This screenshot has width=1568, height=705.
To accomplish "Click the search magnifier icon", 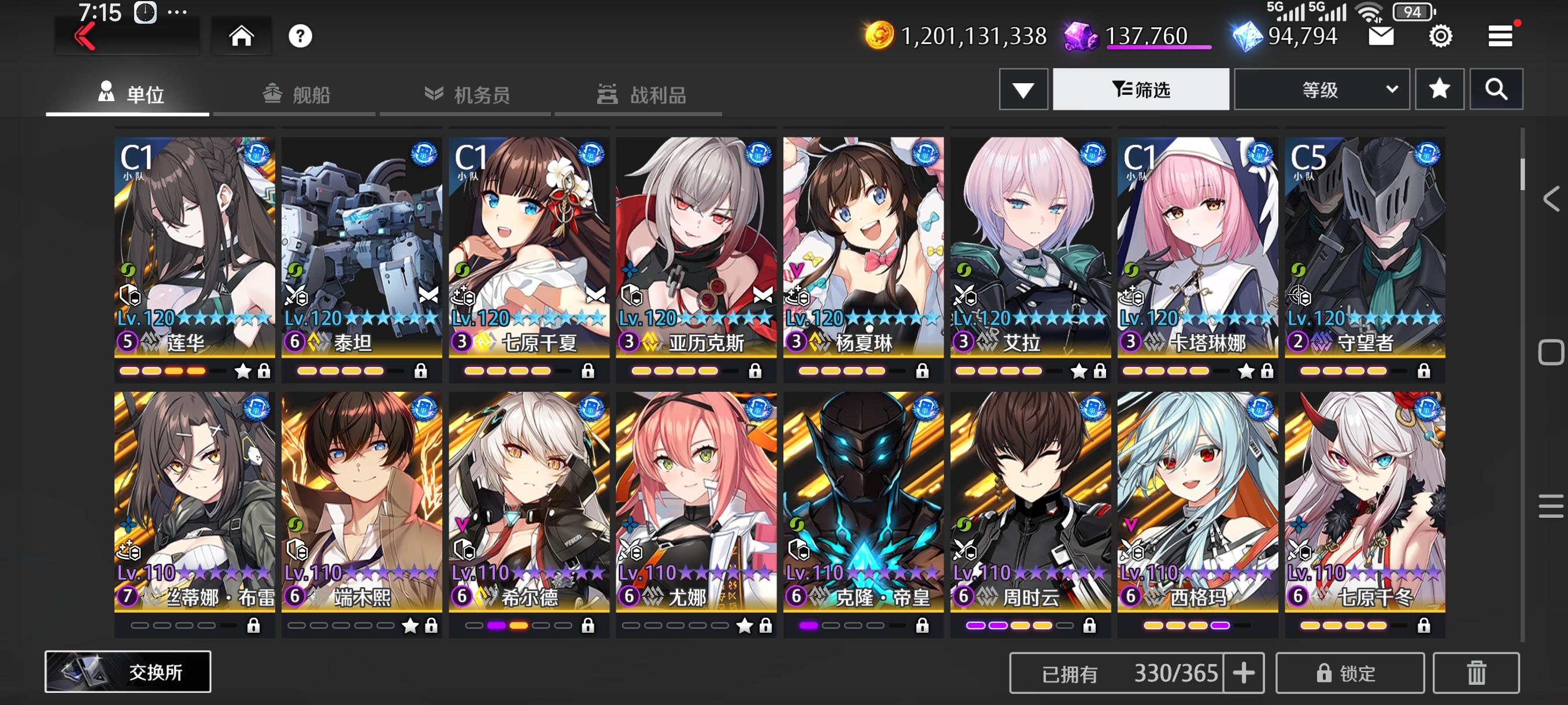I will 1497,89.
